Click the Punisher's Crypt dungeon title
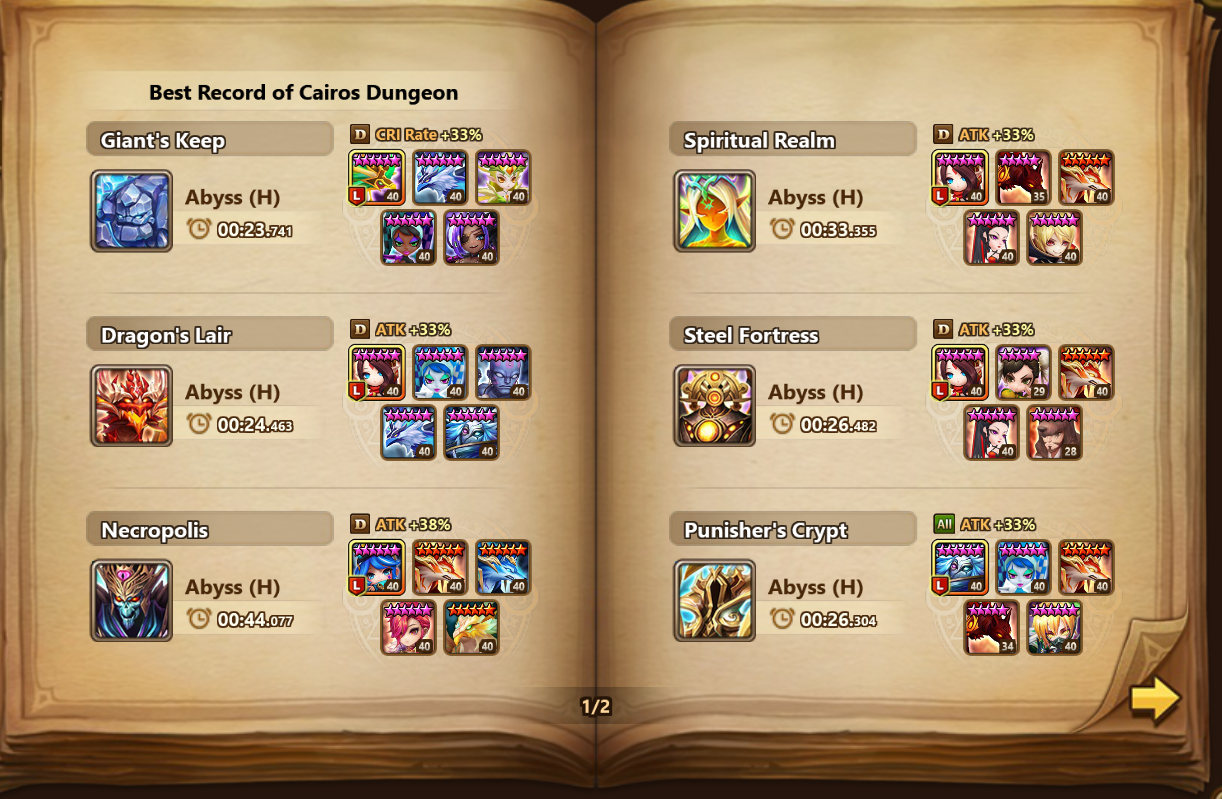 [x=765, y=530]
